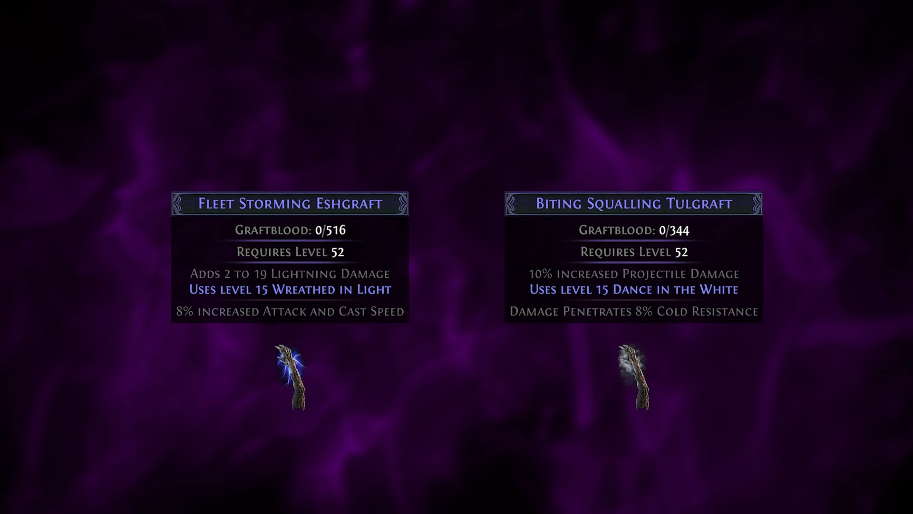Select the lightning Eshgraft item icon

point(291,377)
